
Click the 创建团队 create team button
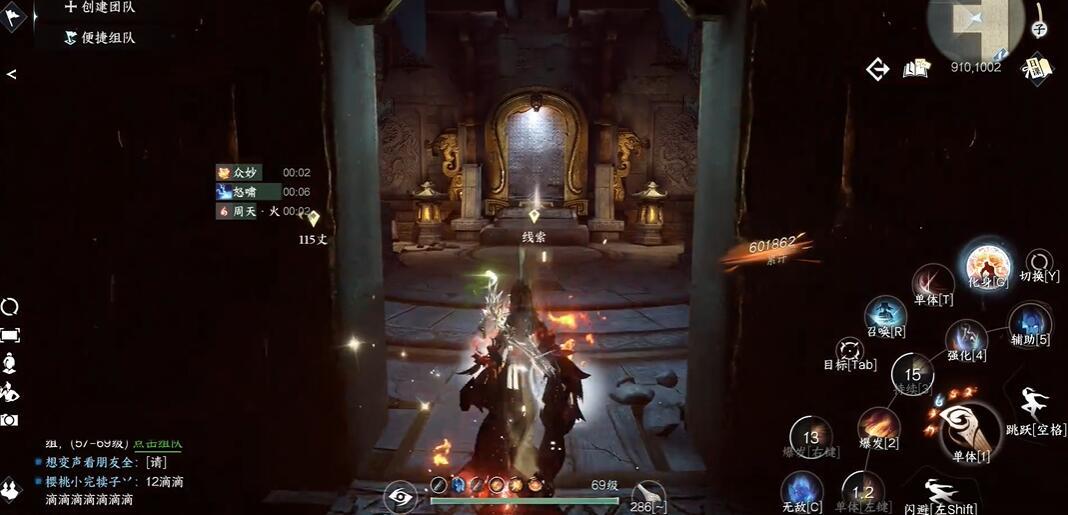tap(100, 8)
